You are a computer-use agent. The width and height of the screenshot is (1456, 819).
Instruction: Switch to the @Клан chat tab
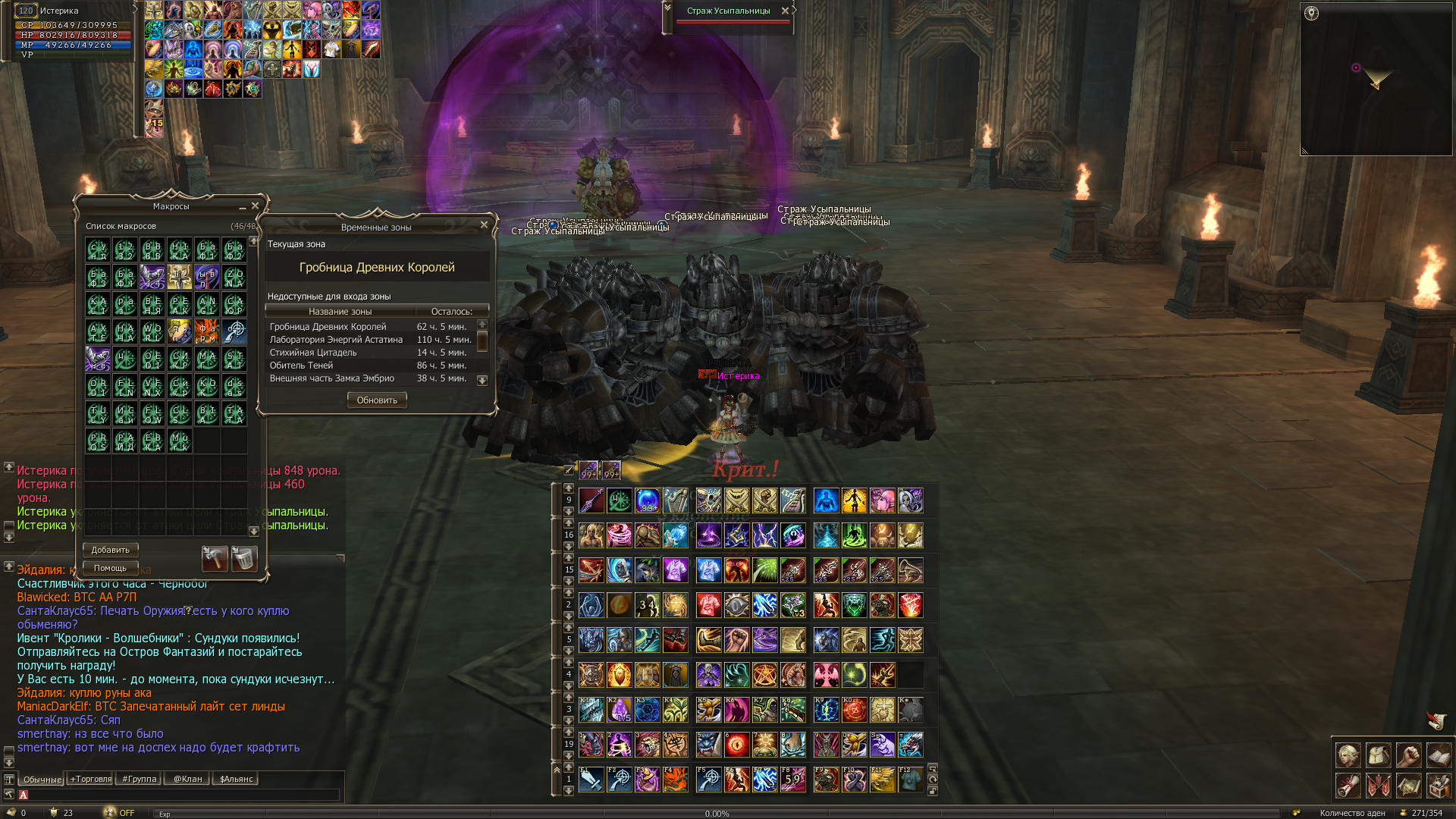pos(187,779)
